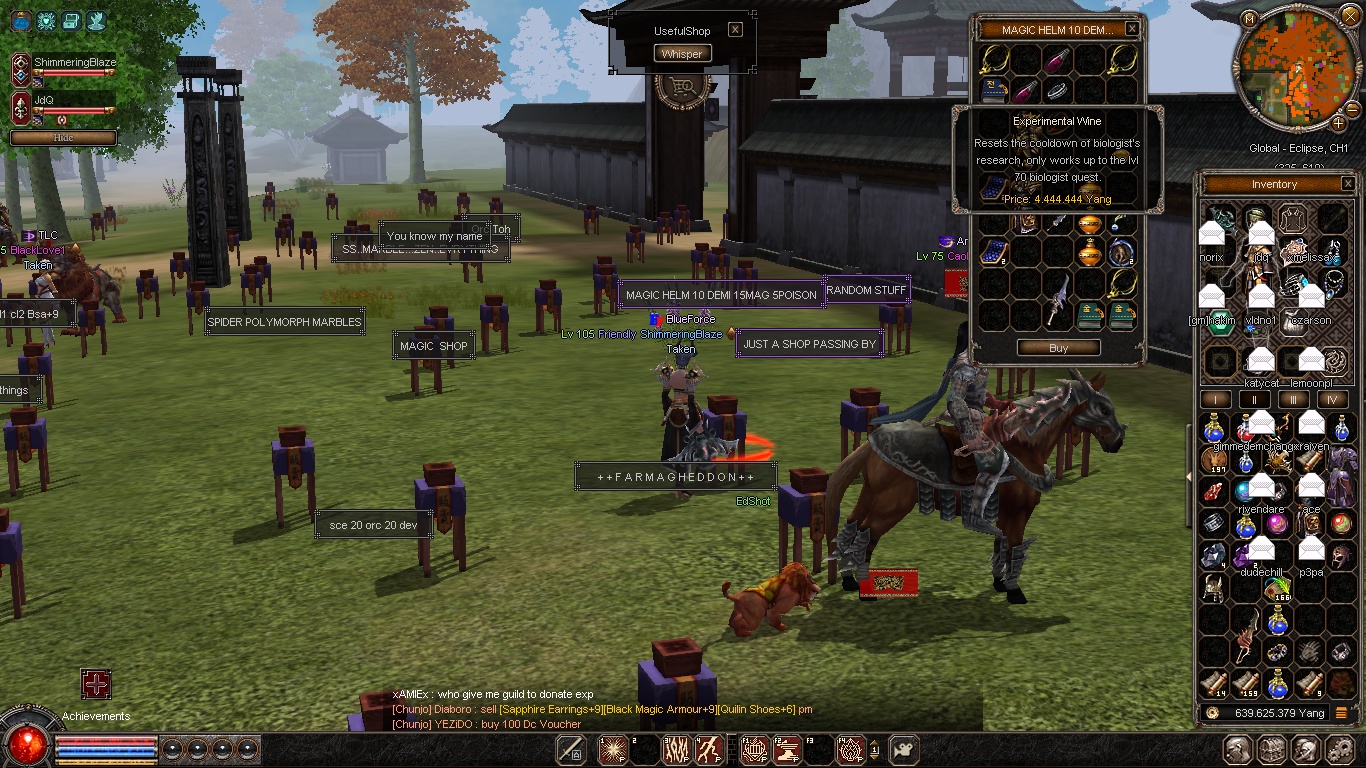Close the UsefulShop target box
1366x768 pixels.
[x=735, y=30]
